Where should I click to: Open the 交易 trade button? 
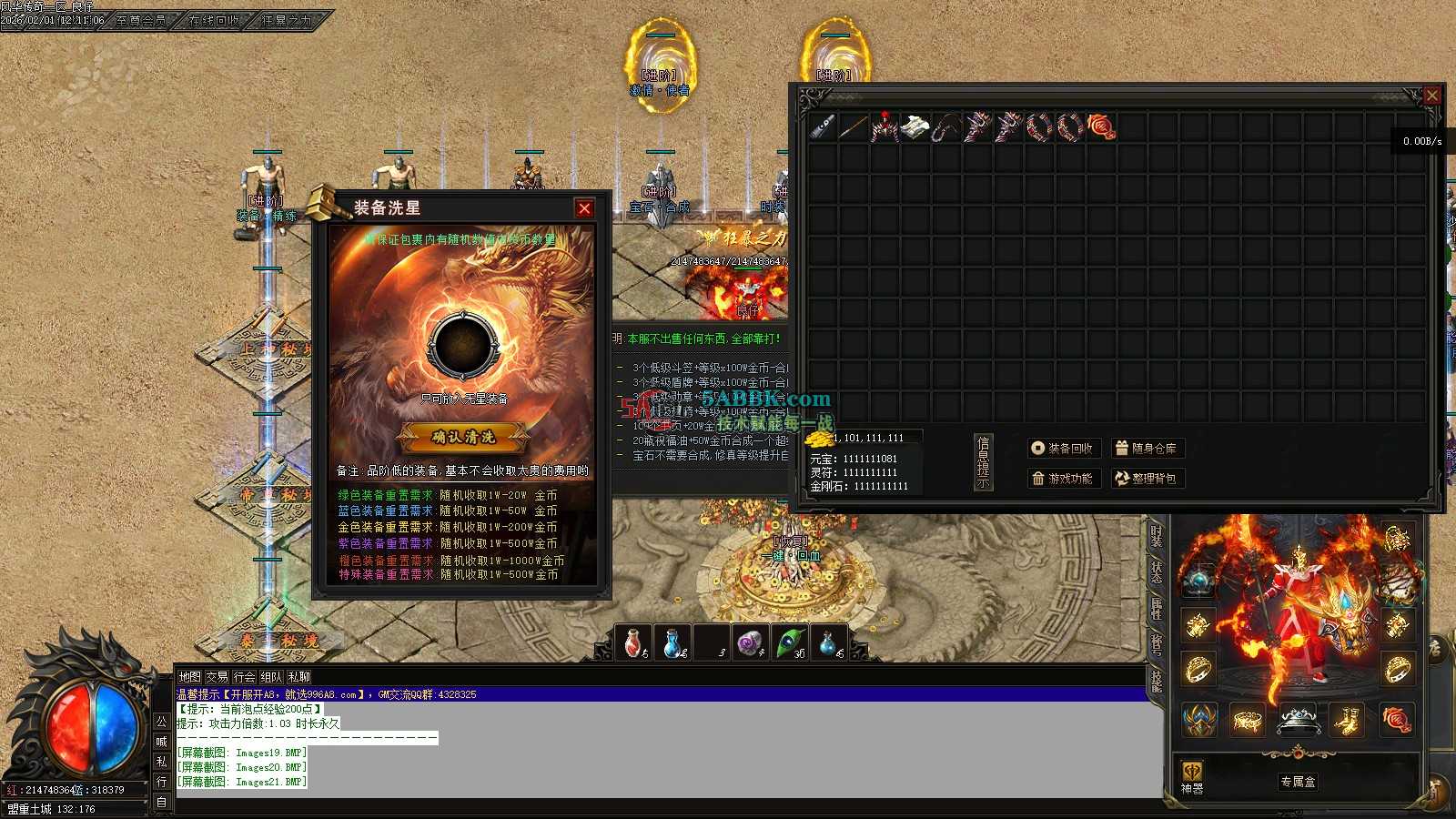pyautogui.click(x=217, y=677)
